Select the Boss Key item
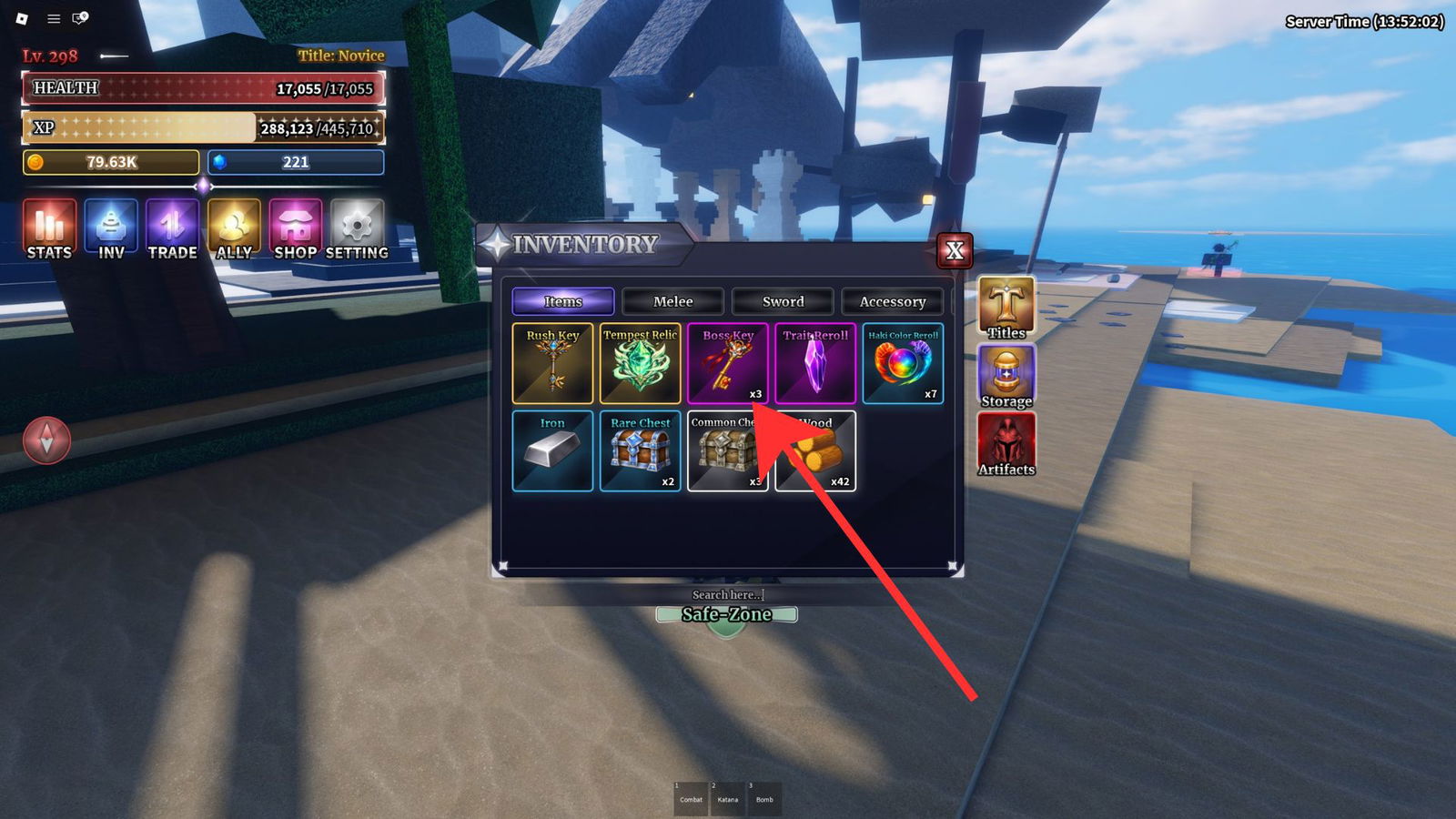Viewport: 1456px width, 819px height. coord(728,364)
